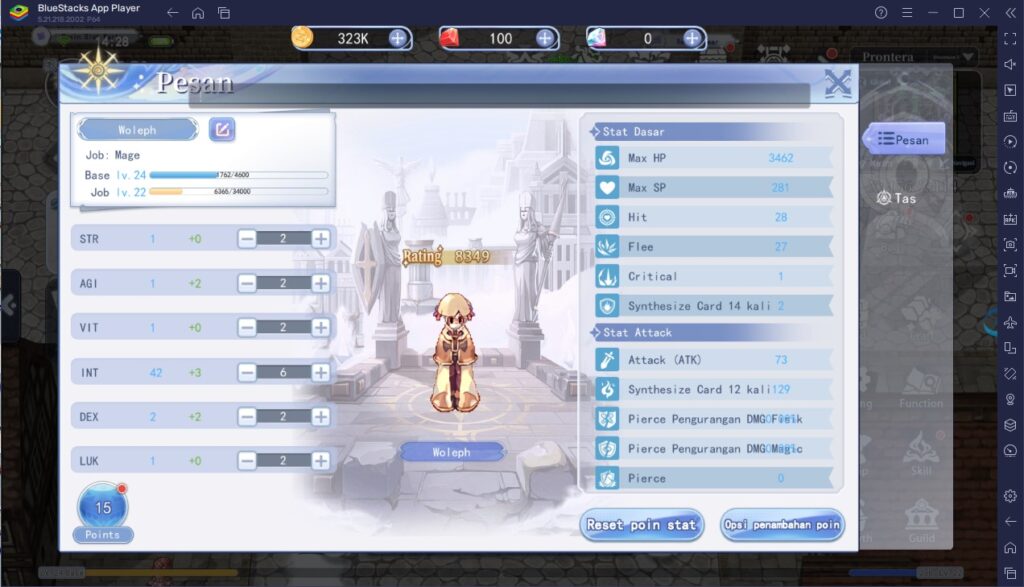Image resolution: width=1024 pixels, height=587 pixels.
Task: Increase STR with the plus button
Action: tap(320, 238)
